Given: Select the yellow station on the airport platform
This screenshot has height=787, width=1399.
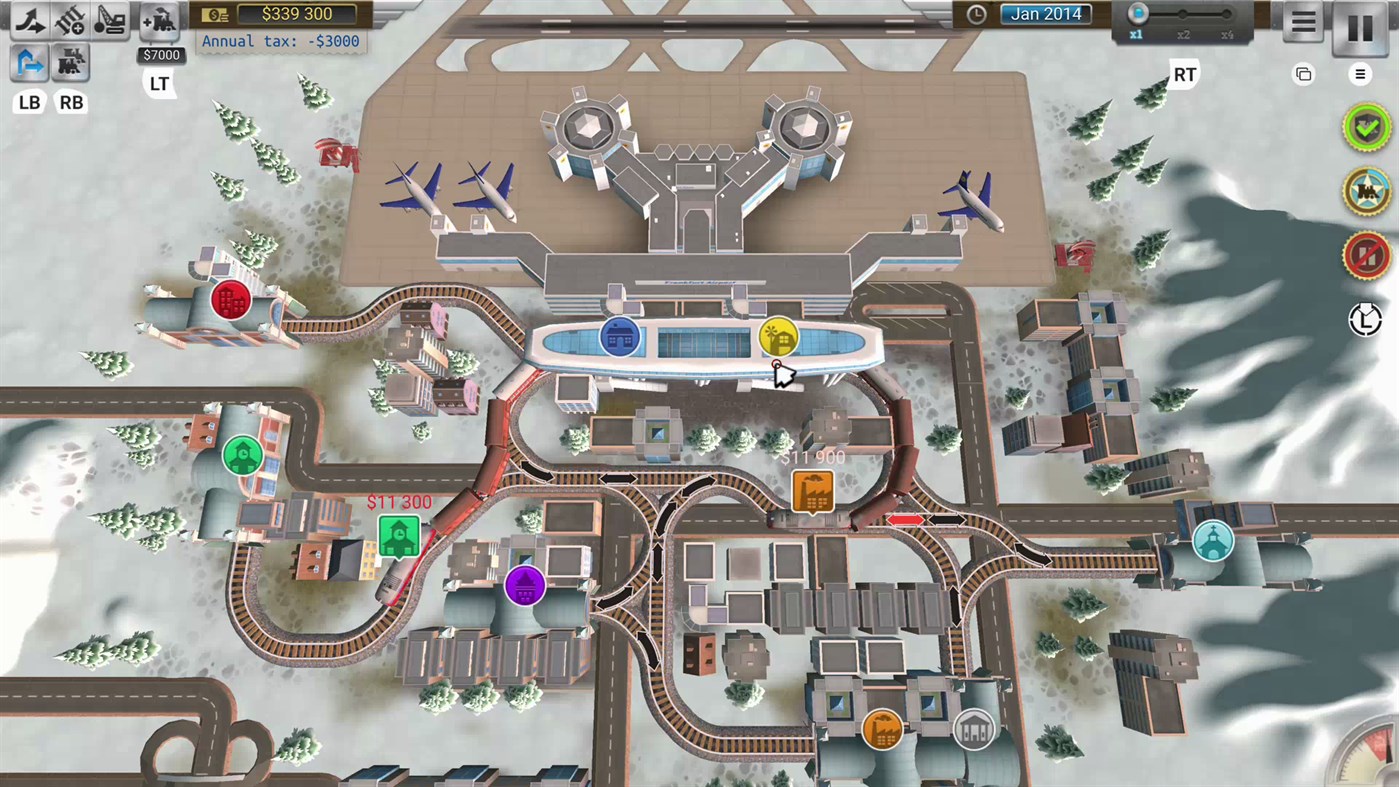Looking at the screenshot, I should click(778, 338).
